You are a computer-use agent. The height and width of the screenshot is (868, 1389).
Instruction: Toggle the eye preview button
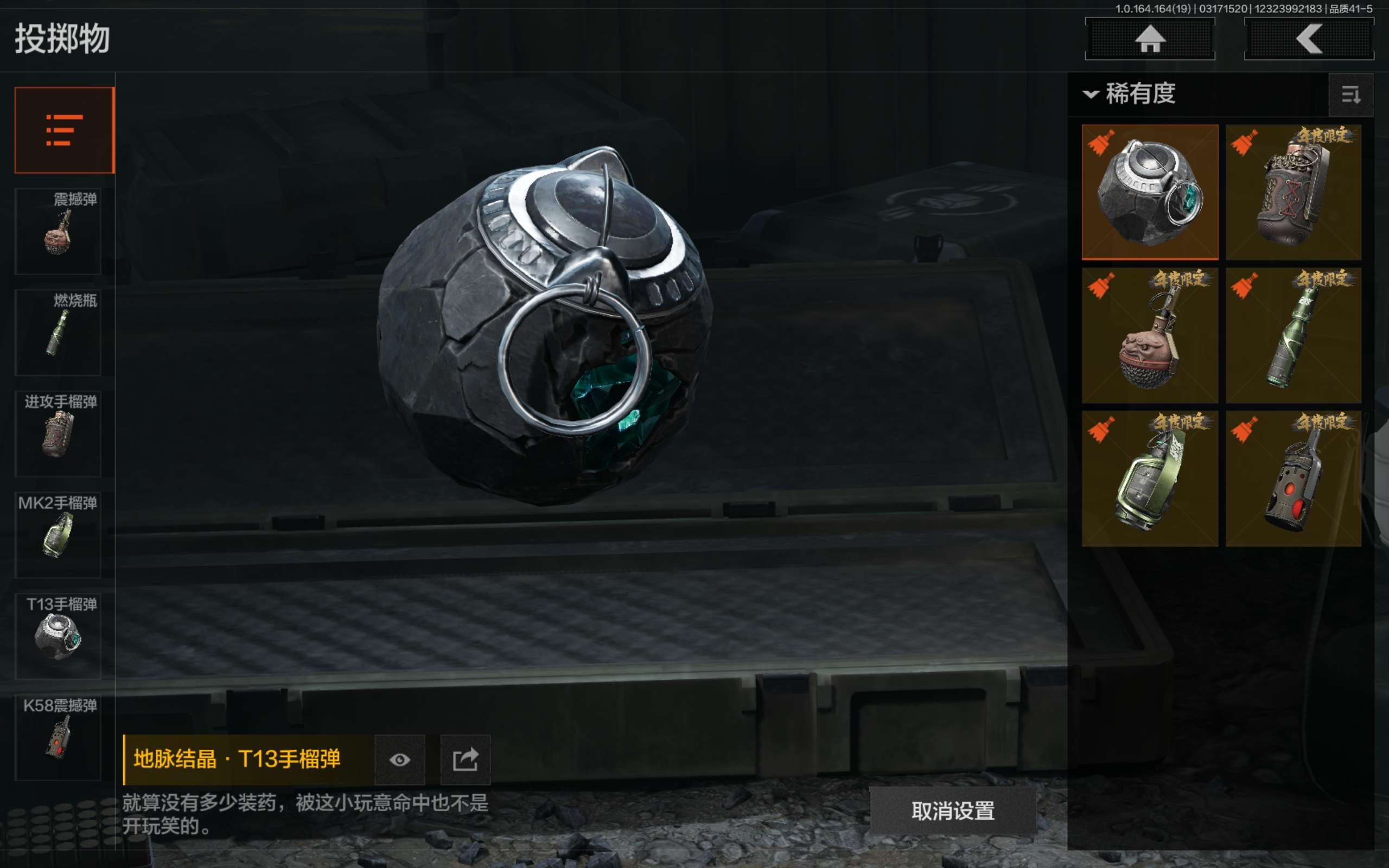(x=399, y=759)
